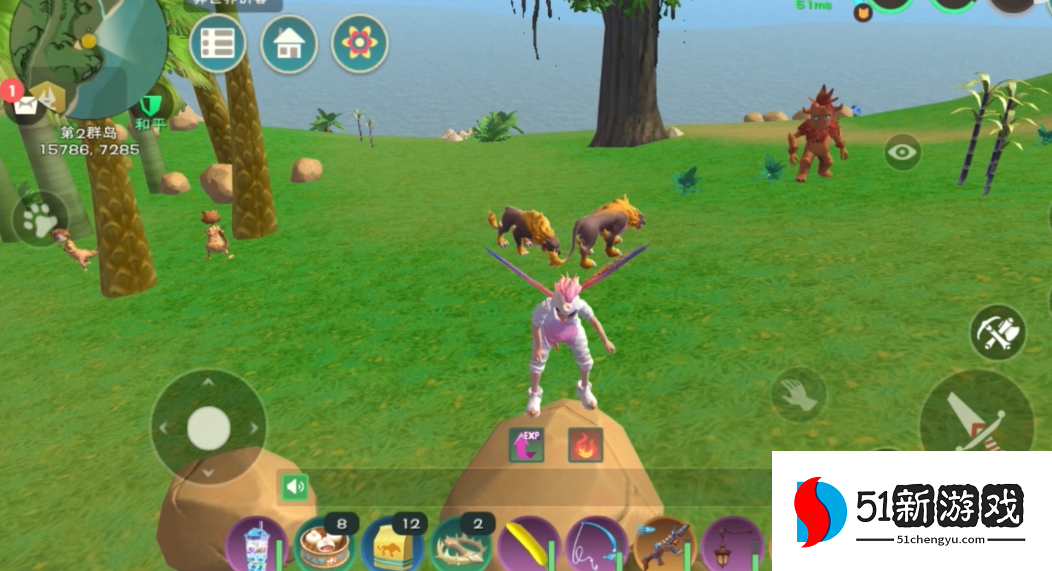Tap the crossed pickaxe and axe button
1052x571 pixels.
pos(997,333)
